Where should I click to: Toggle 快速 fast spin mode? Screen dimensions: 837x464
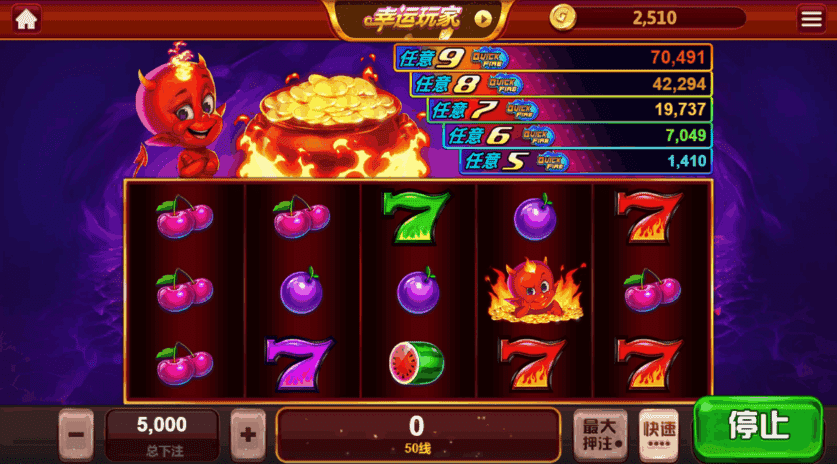point(658,434)
